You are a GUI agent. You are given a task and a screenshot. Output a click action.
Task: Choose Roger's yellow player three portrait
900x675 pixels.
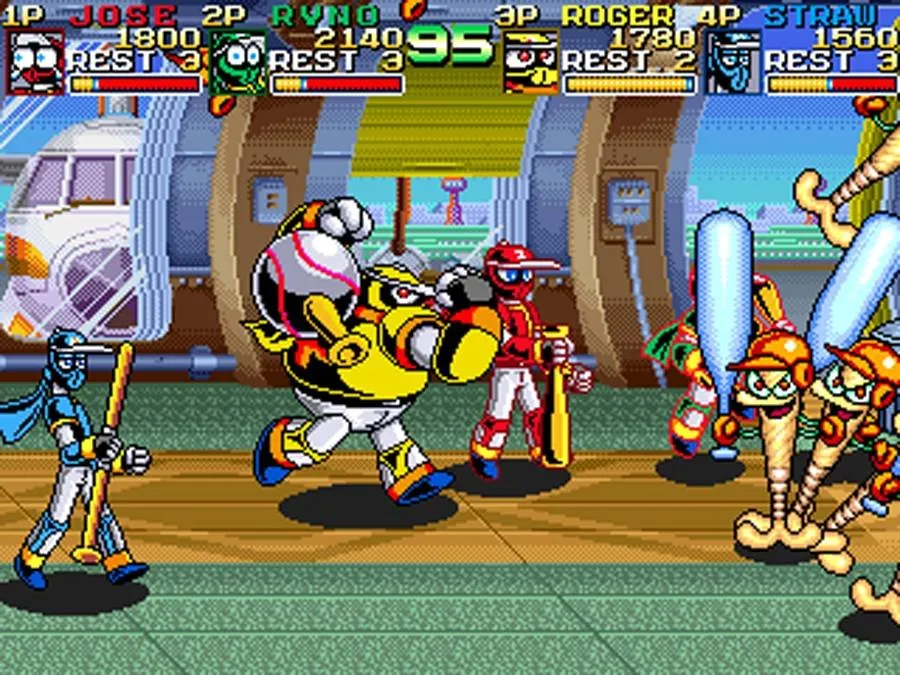pyautogui.click(x=530, y=62)
